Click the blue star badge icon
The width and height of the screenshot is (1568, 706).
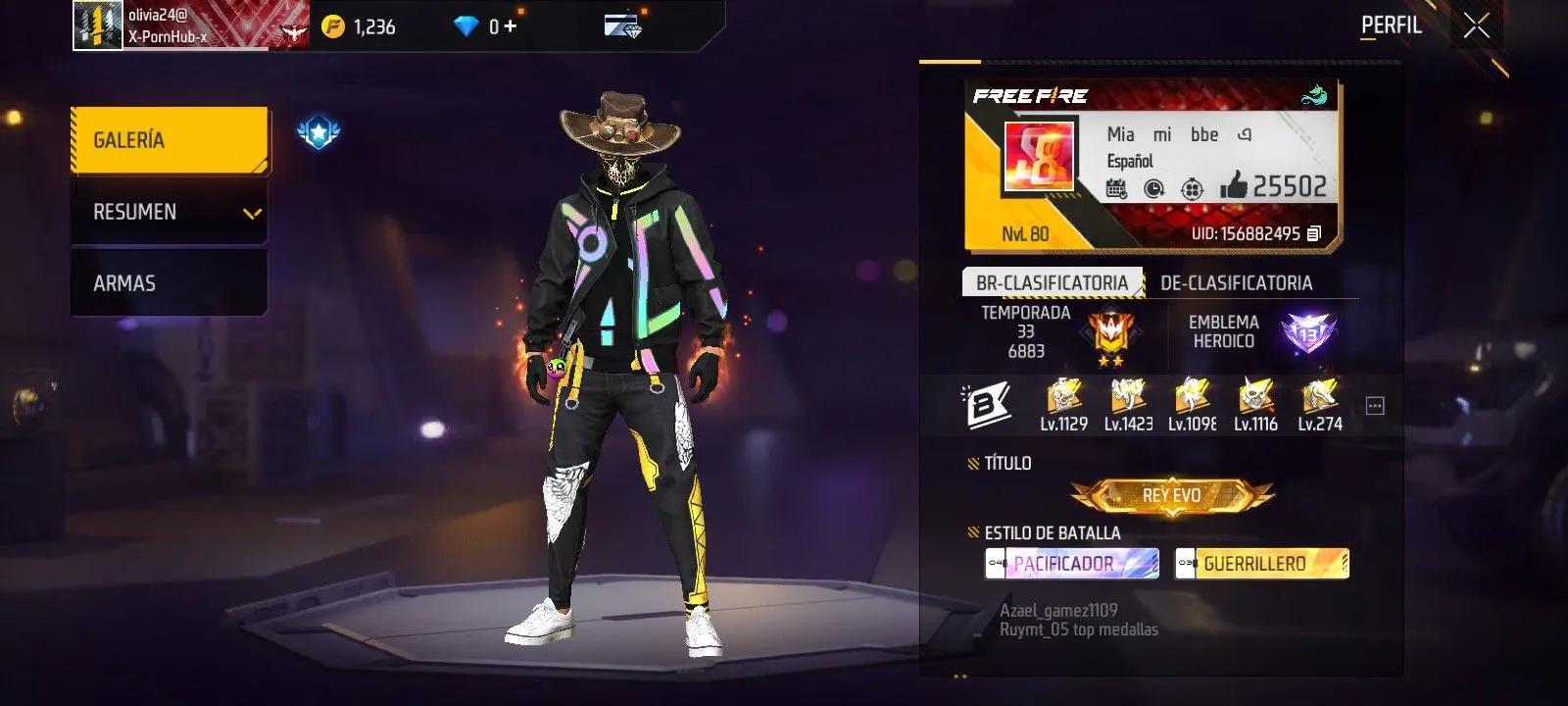[x=318, y=132]
